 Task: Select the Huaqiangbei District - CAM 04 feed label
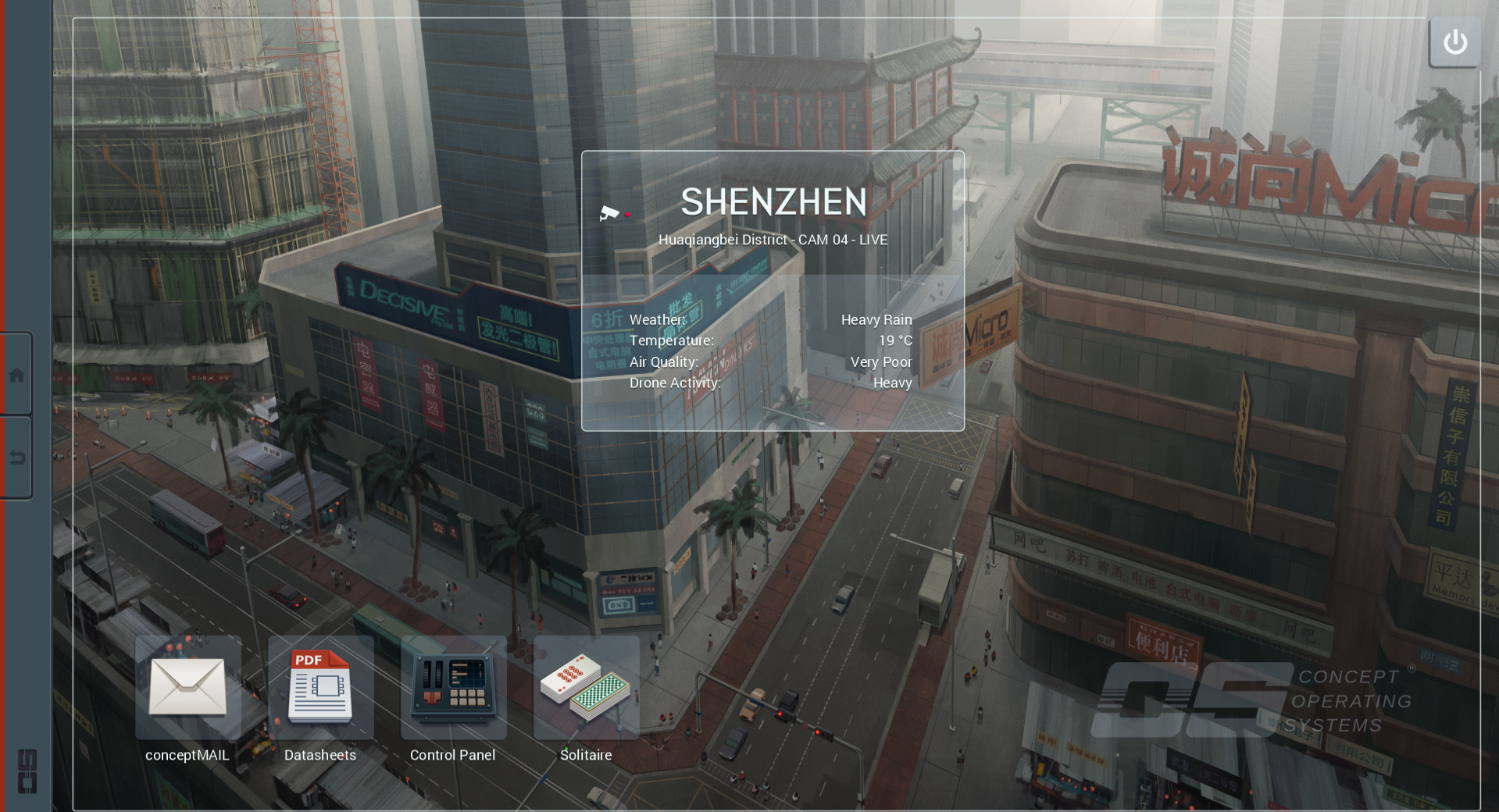[x=773, y=240]
